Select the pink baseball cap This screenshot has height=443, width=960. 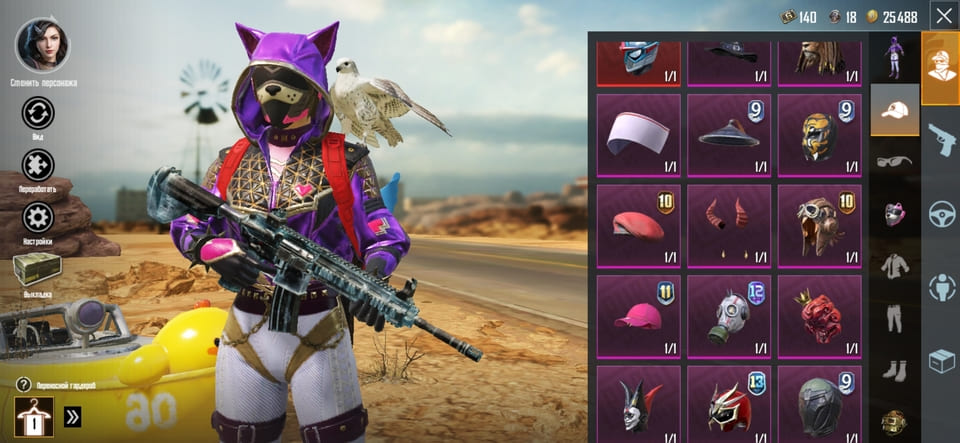(638, 316)
